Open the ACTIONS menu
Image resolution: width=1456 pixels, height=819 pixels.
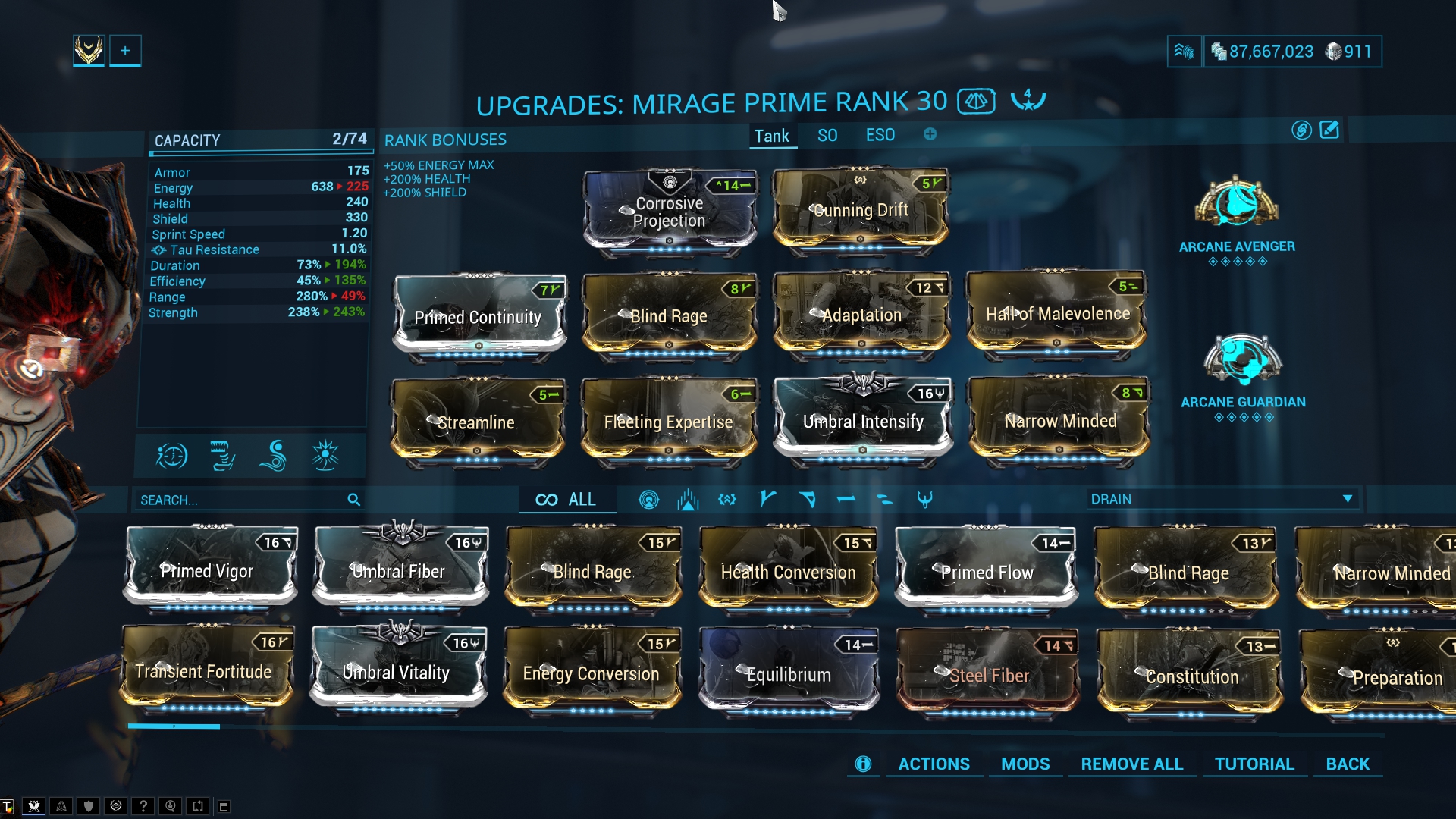click(934, 764)
